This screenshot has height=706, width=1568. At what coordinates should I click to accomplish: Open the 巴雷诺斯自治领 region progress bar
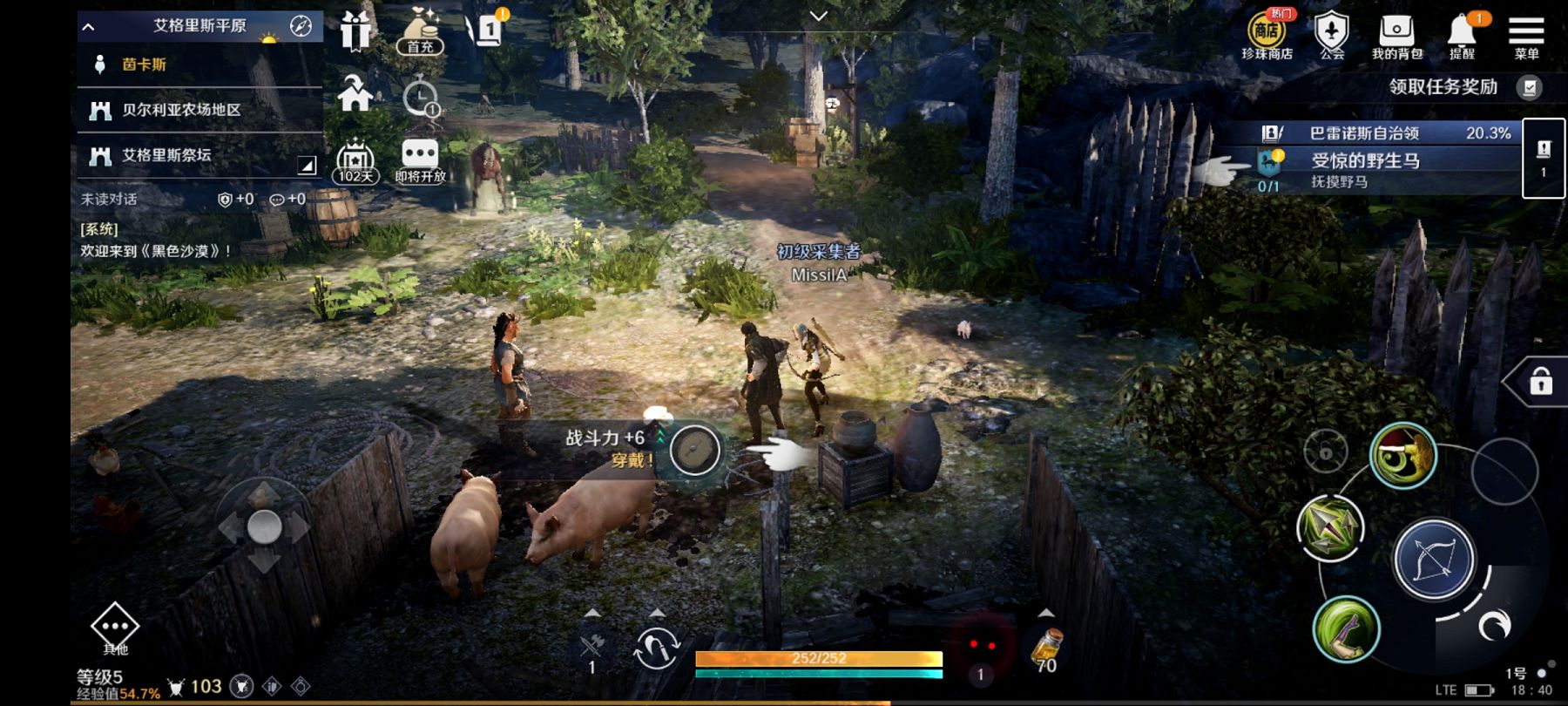pos(1385,132)
